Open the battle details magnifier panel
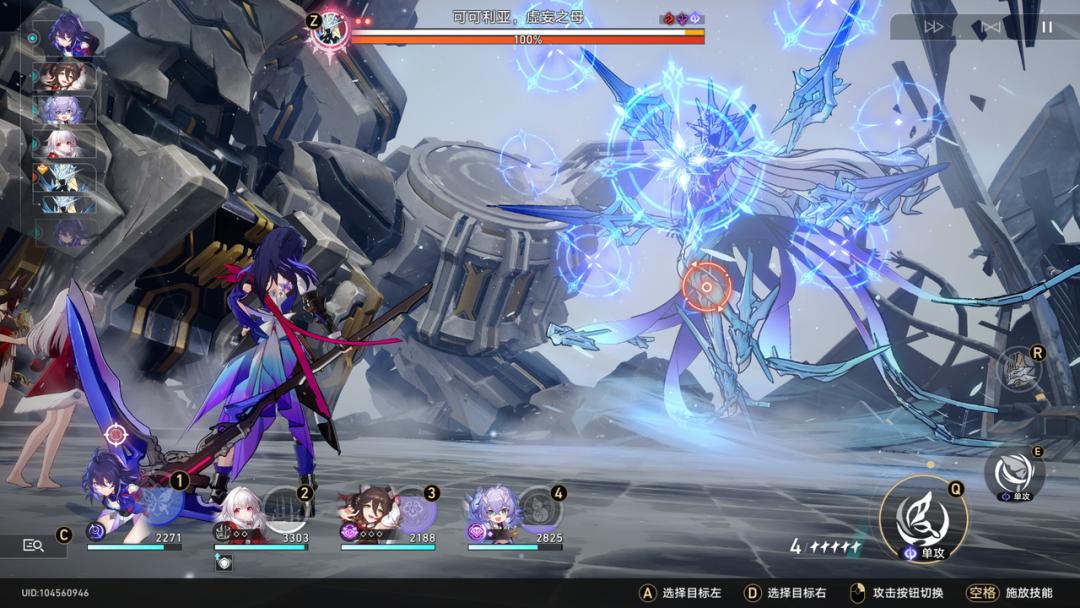Image resolution: width=1080 pixels, height=608 pixels. click(33, 545)
